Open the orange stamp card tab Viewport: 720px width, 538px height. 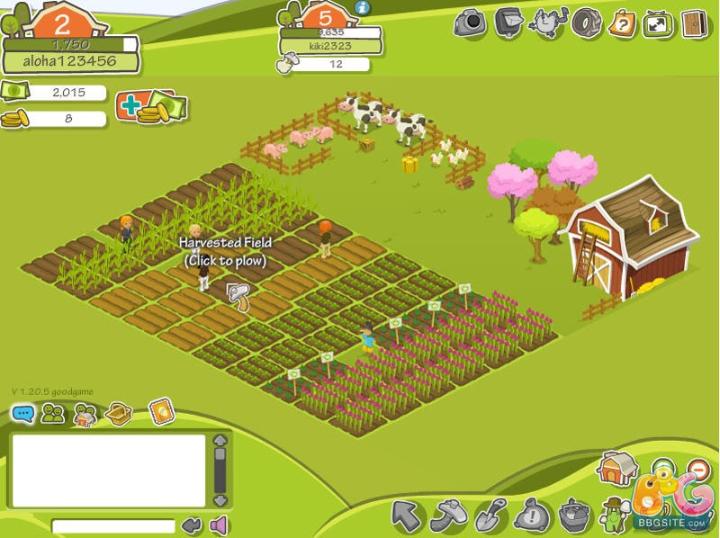160,411
